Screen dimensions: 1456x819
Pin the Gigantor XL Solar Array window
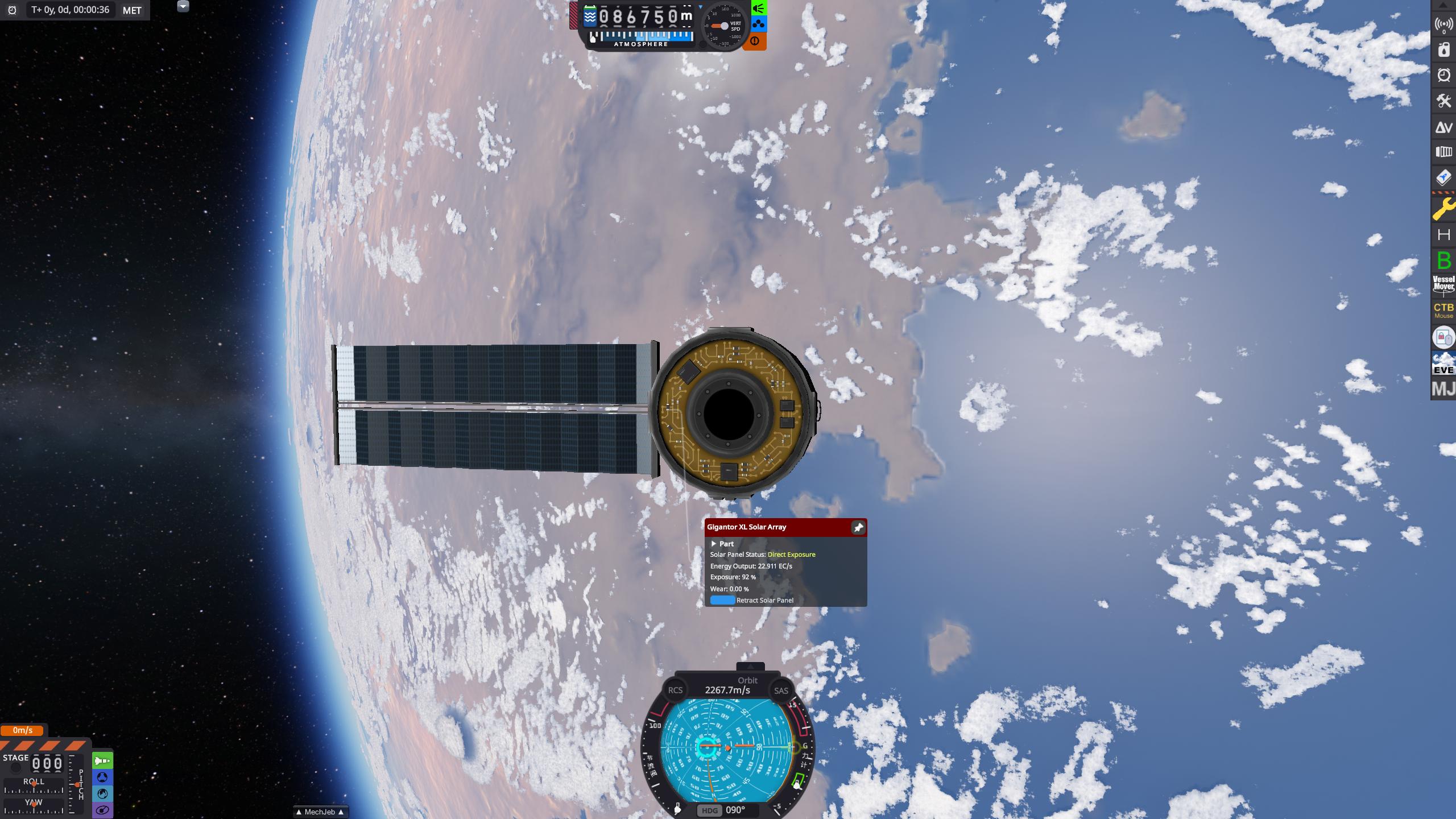click(858, 528)
